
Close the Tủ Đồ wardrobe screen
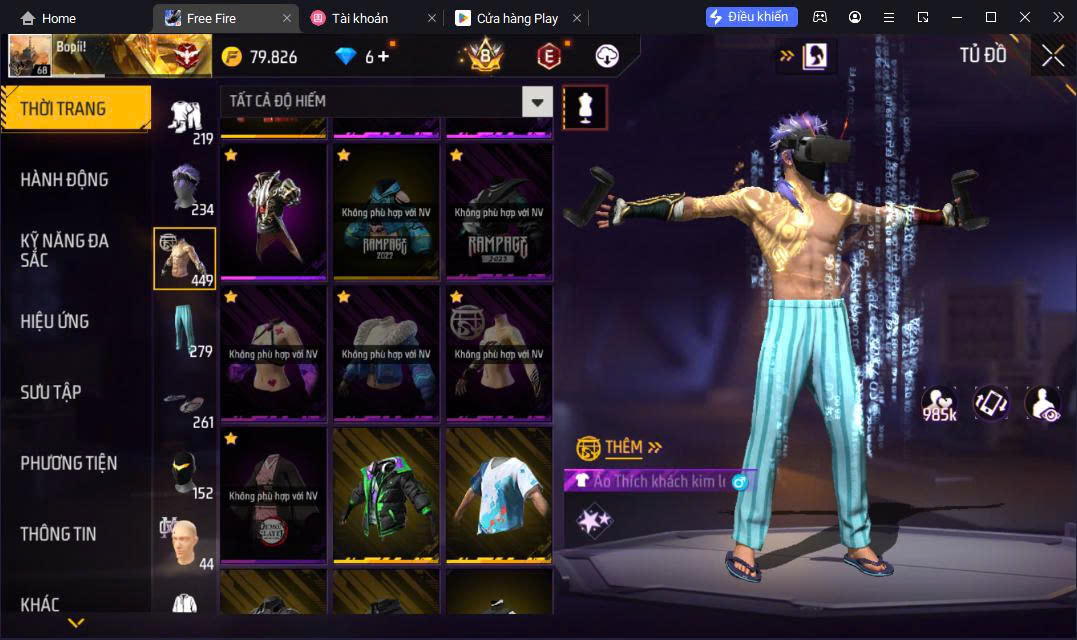click(1052, 56)
